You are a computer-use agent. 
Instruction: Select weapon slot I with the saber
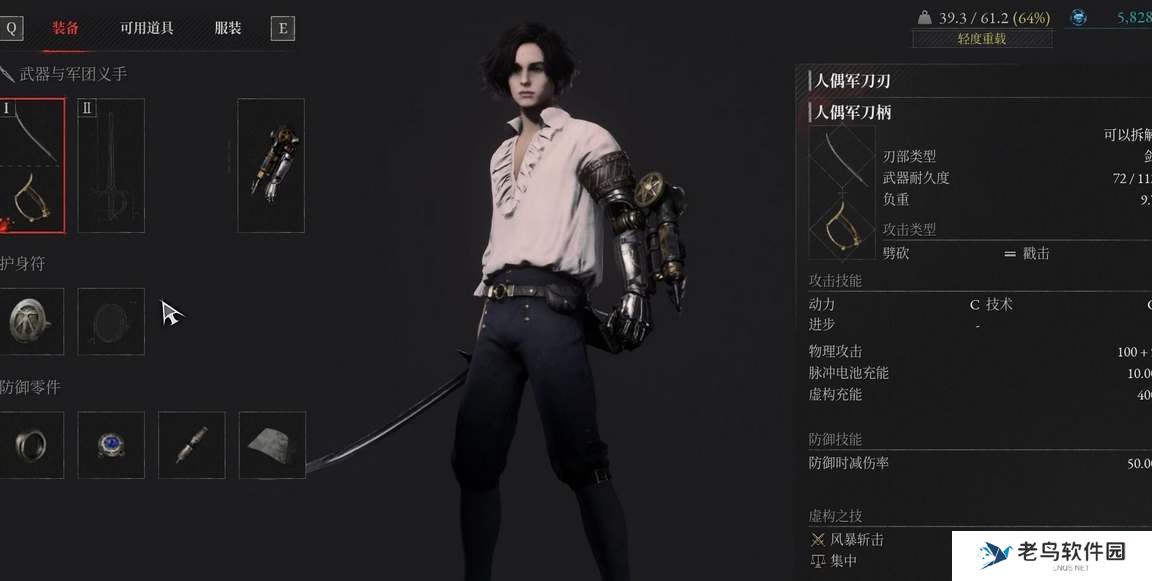pyautogui.click(x=31, y=165)
